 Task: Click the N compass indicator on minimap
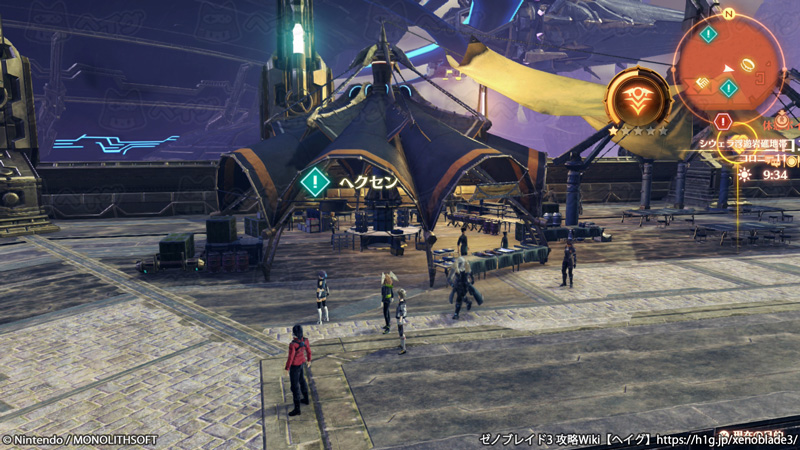729,14
